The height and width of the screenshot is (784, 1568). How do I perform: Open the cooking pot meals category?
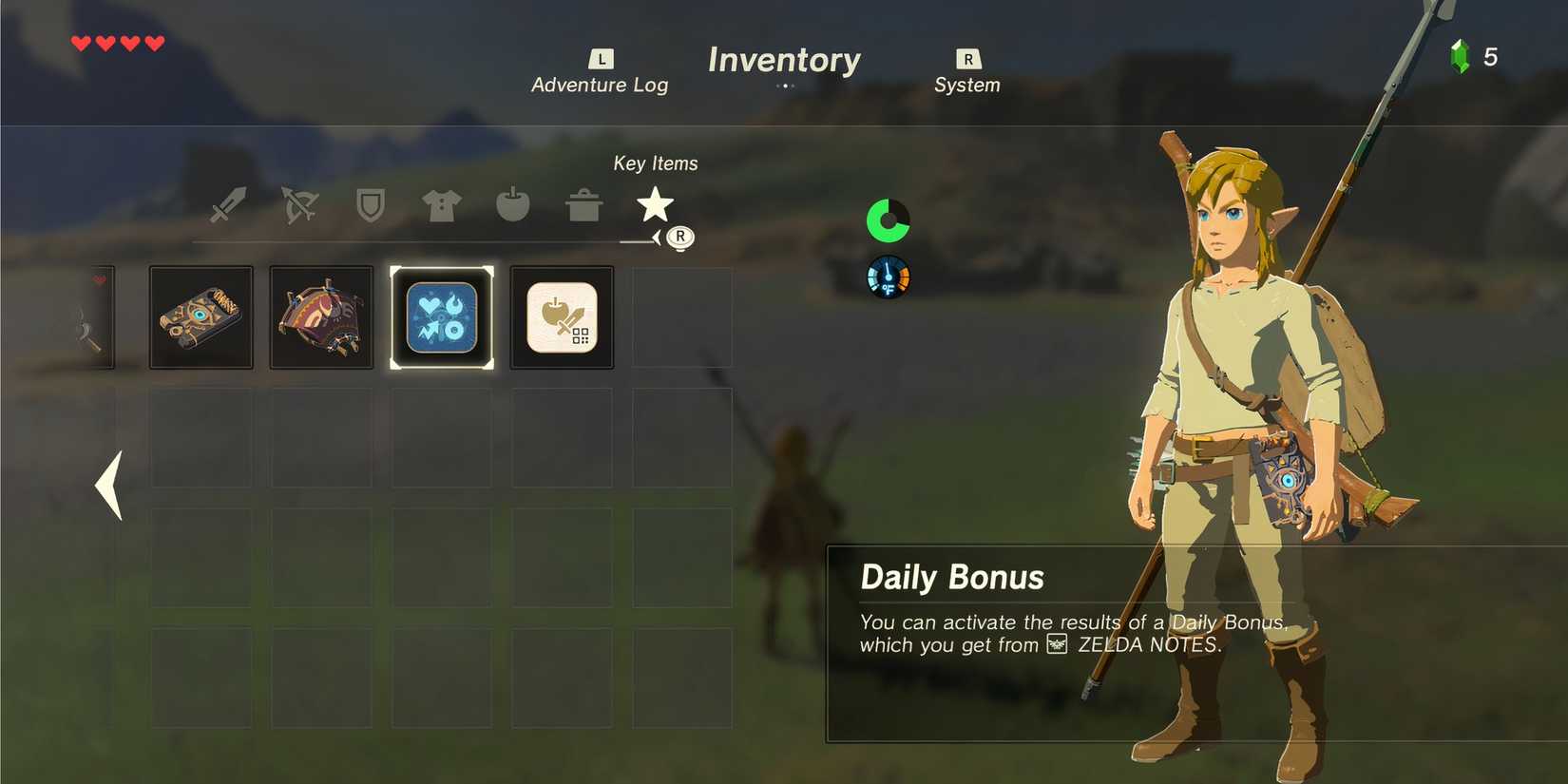tap(583, 205)
